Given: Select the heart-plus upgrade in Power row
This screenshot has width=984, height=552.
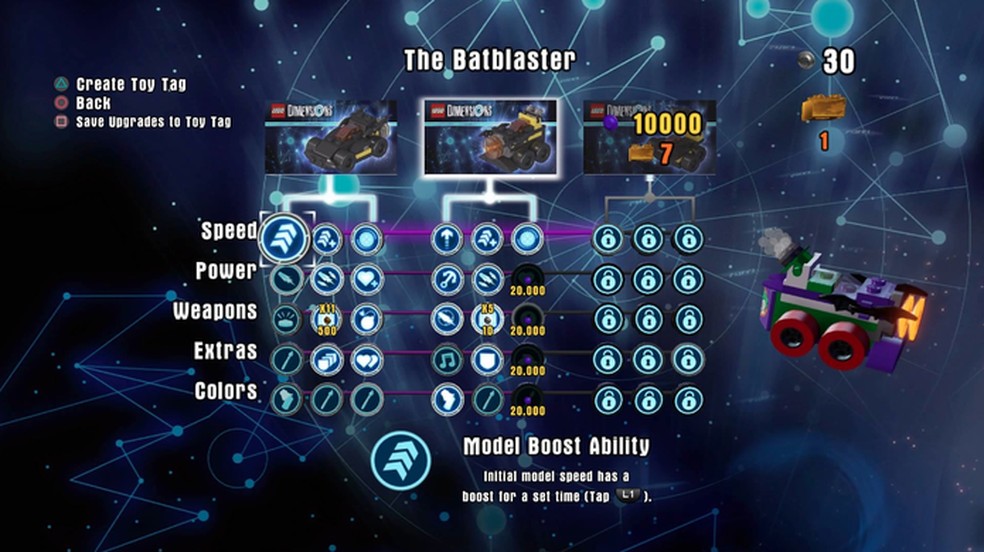Looking at the screenshot, I should 367,279.
